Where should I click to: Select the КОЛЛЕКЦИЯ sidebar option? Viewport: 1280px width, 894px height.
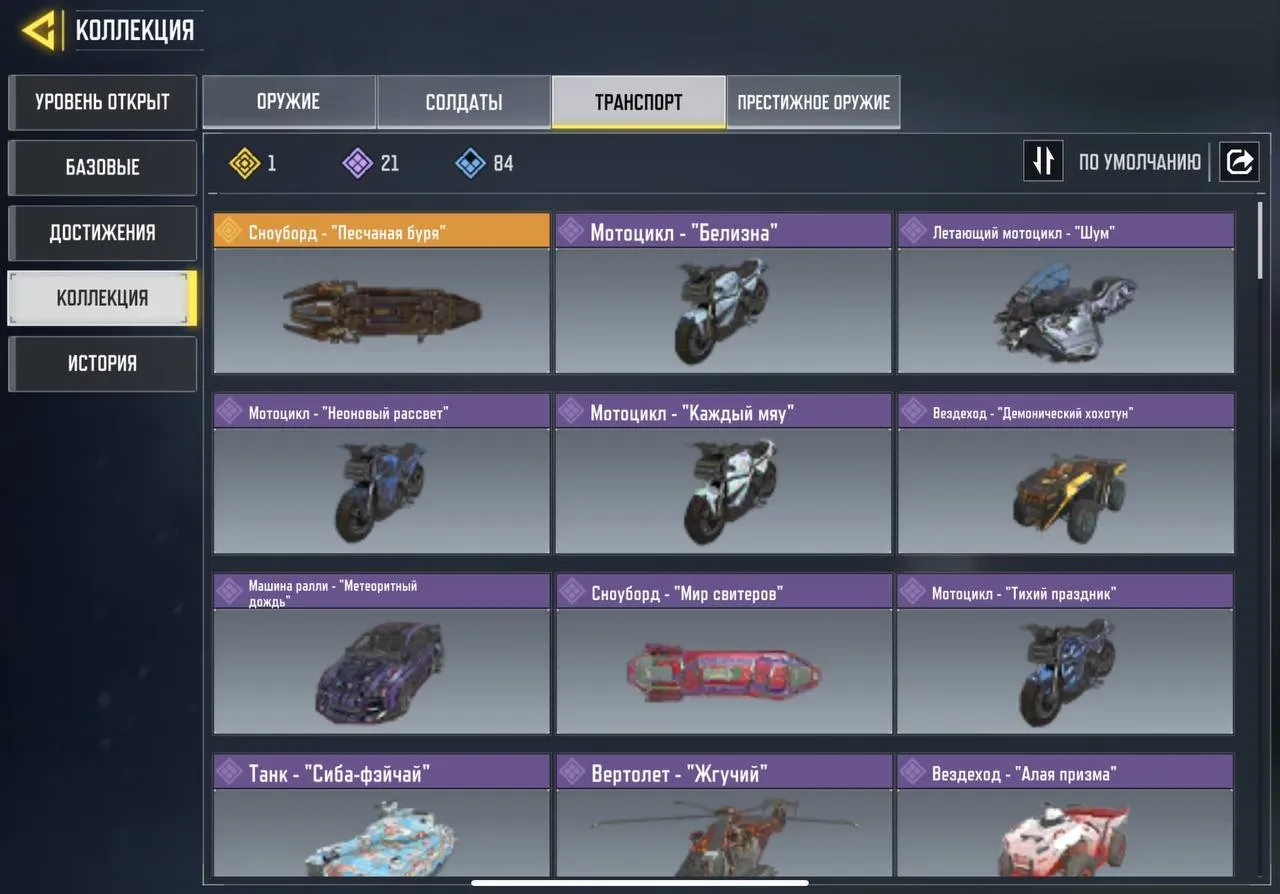pos(102,297)
